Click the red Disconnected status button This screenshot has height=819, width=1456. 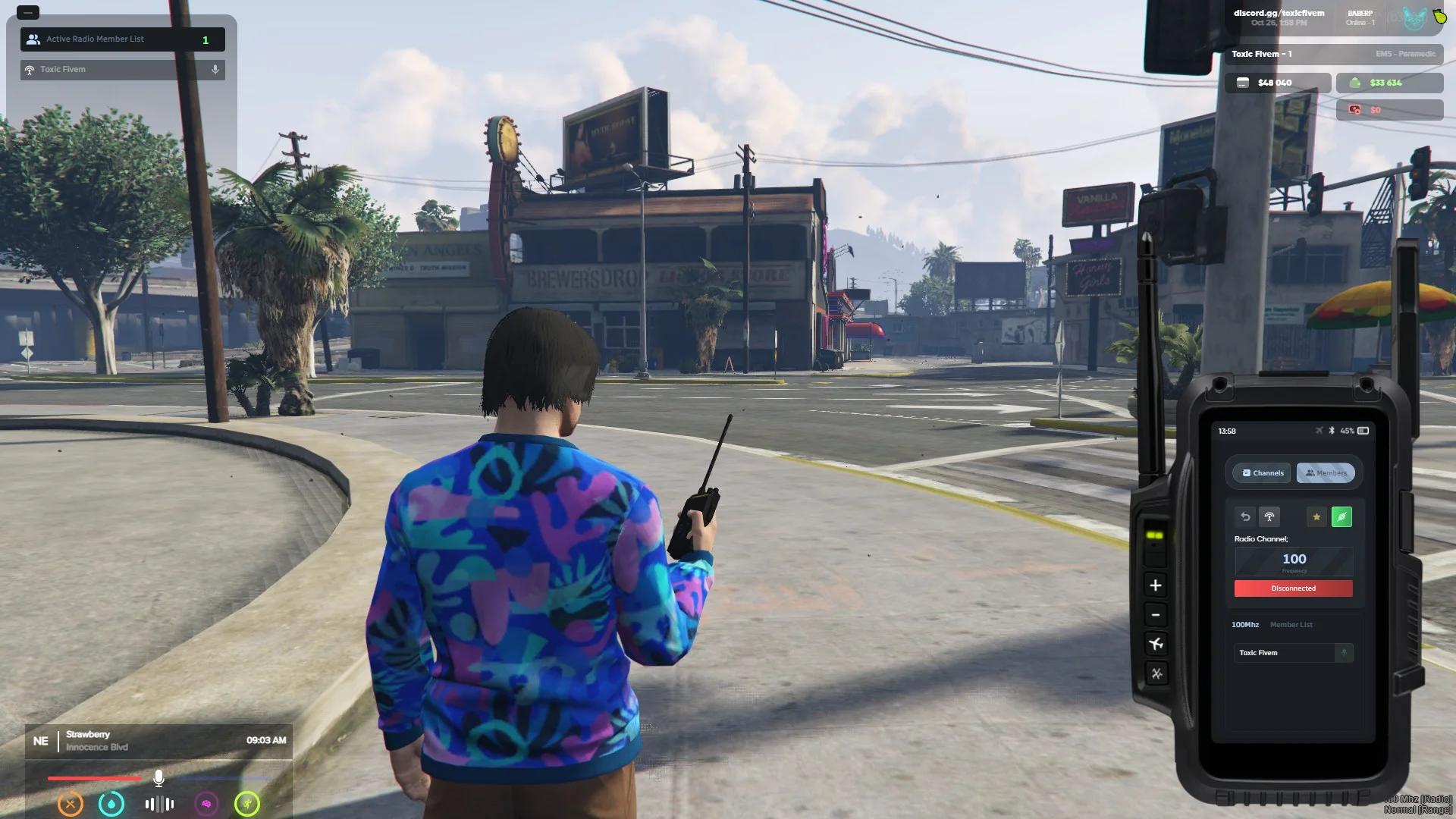point(1294,588)
